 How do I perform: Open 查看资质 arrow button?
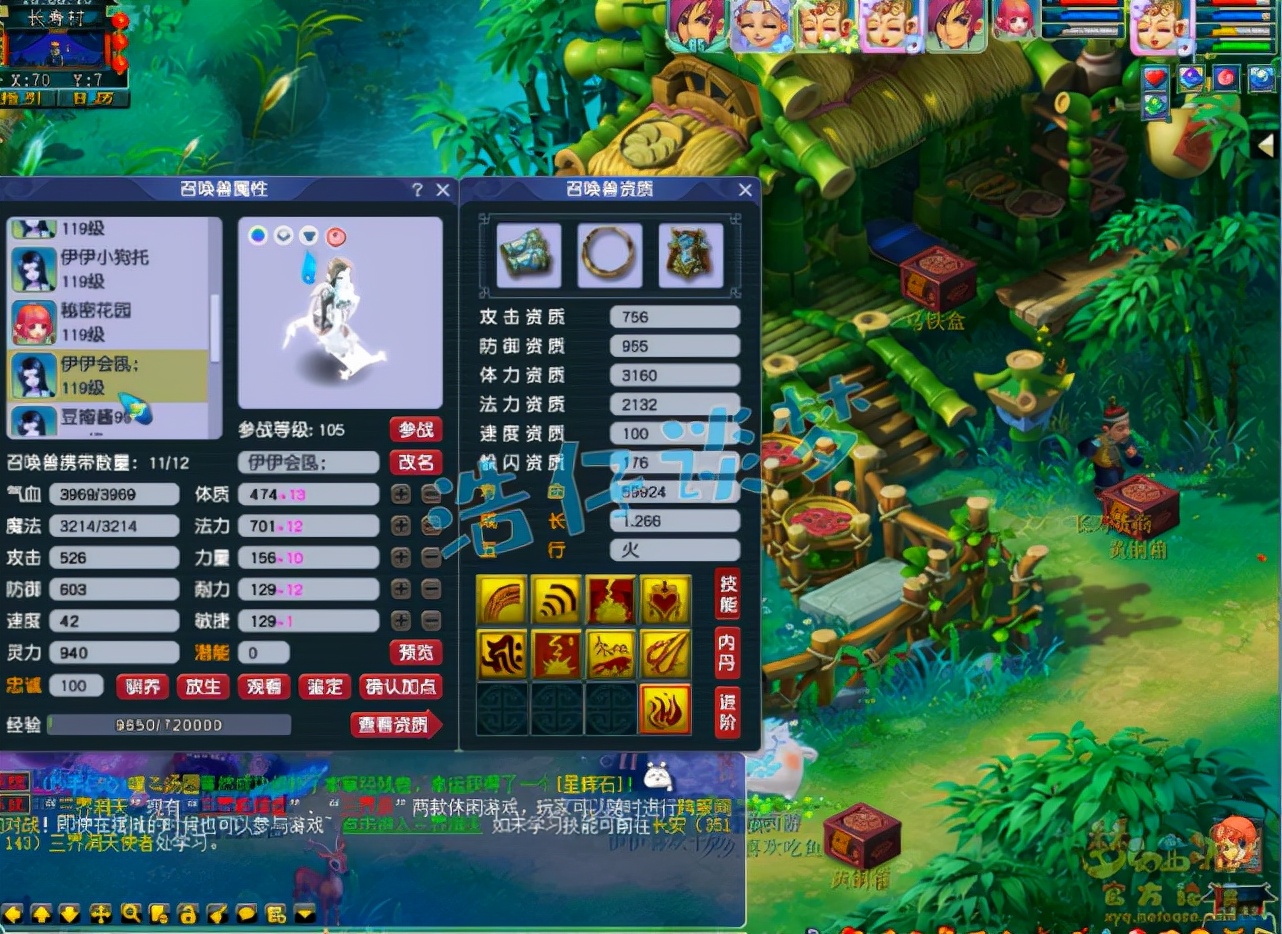point(396,724)
